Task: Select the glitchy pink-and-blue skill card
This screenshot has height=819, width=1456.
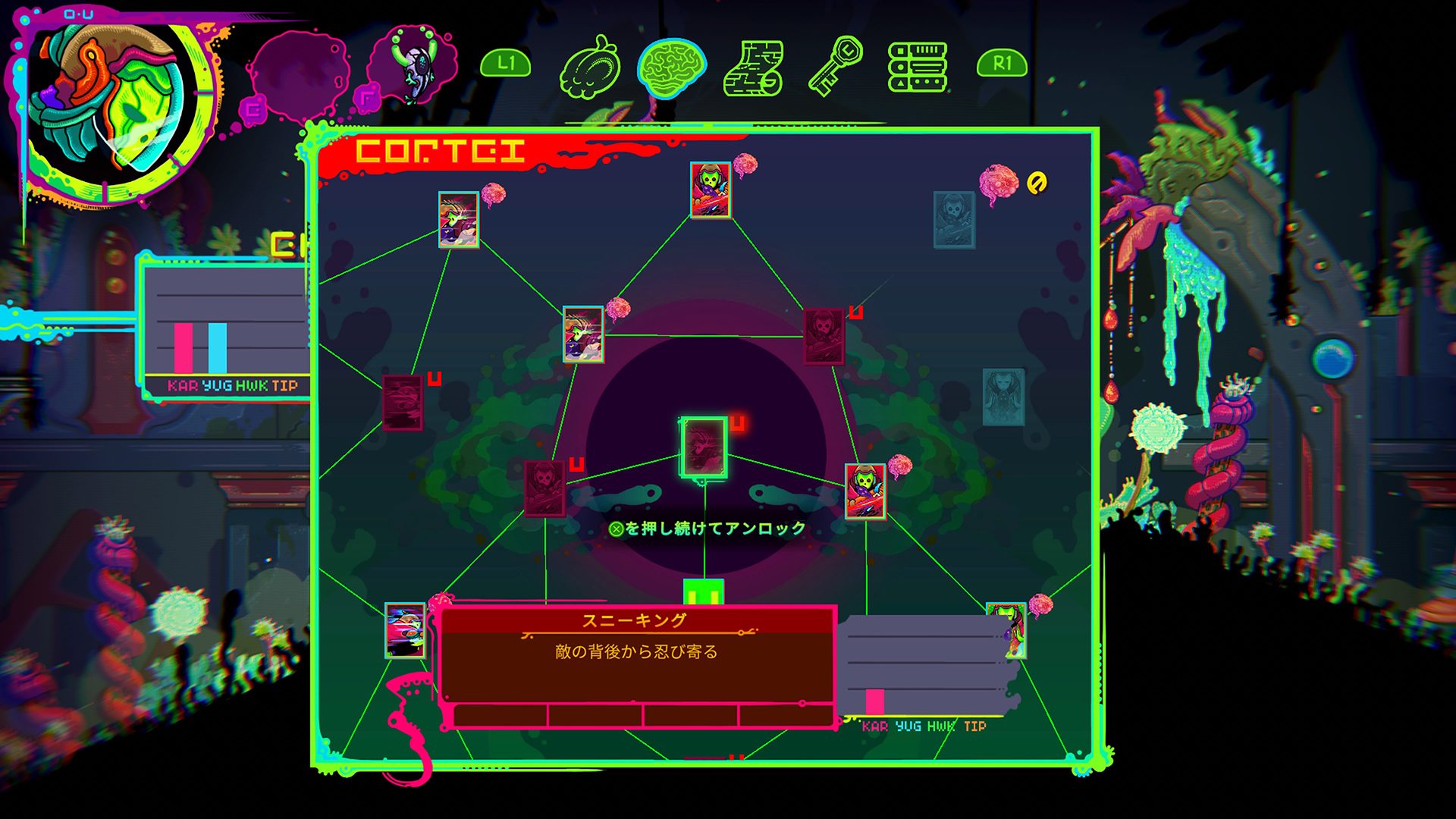Action: click(x=405, y=630)
